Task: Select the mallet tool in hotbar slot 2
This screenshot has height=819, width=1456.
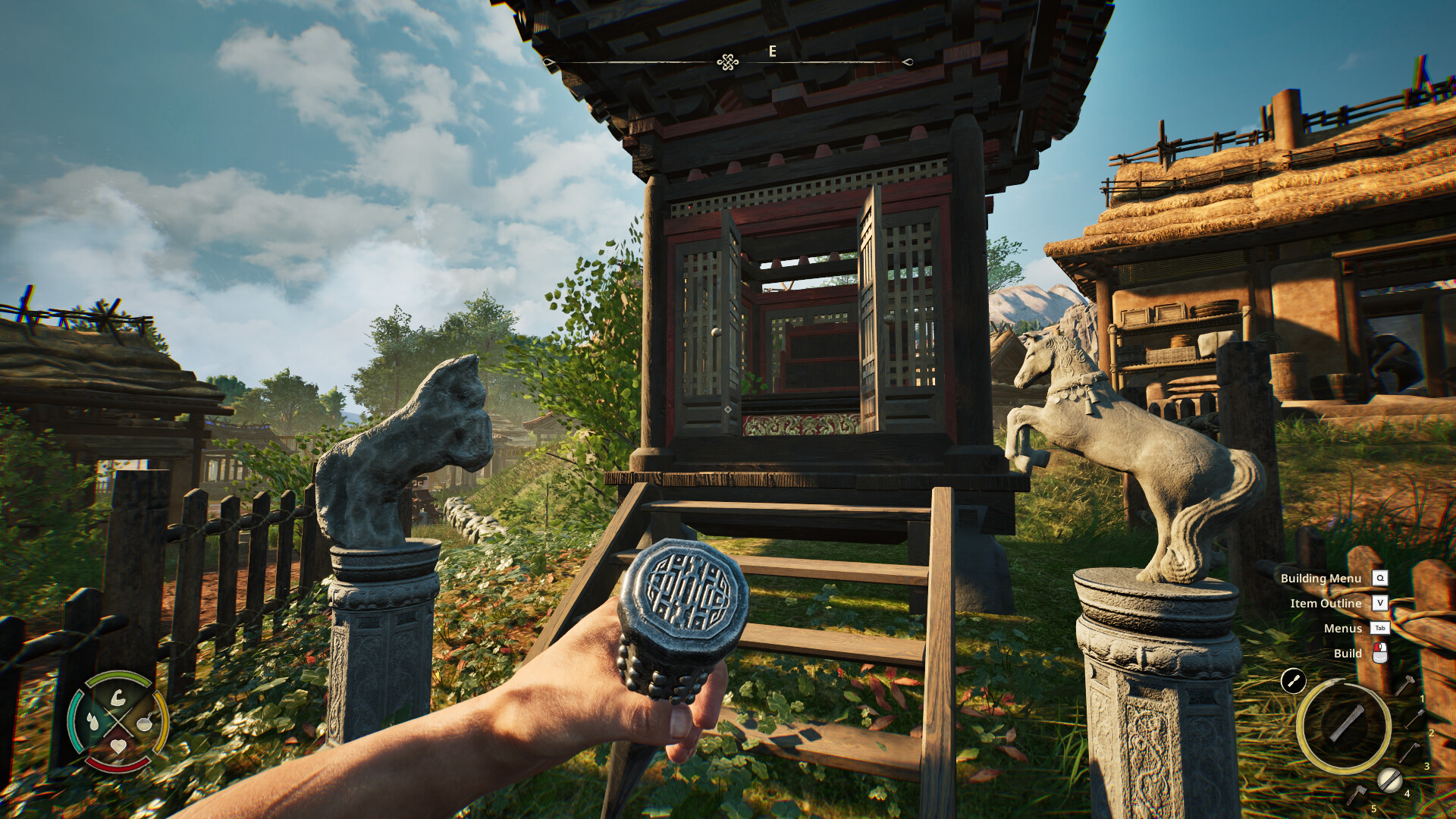Action: coord(1414,719)
